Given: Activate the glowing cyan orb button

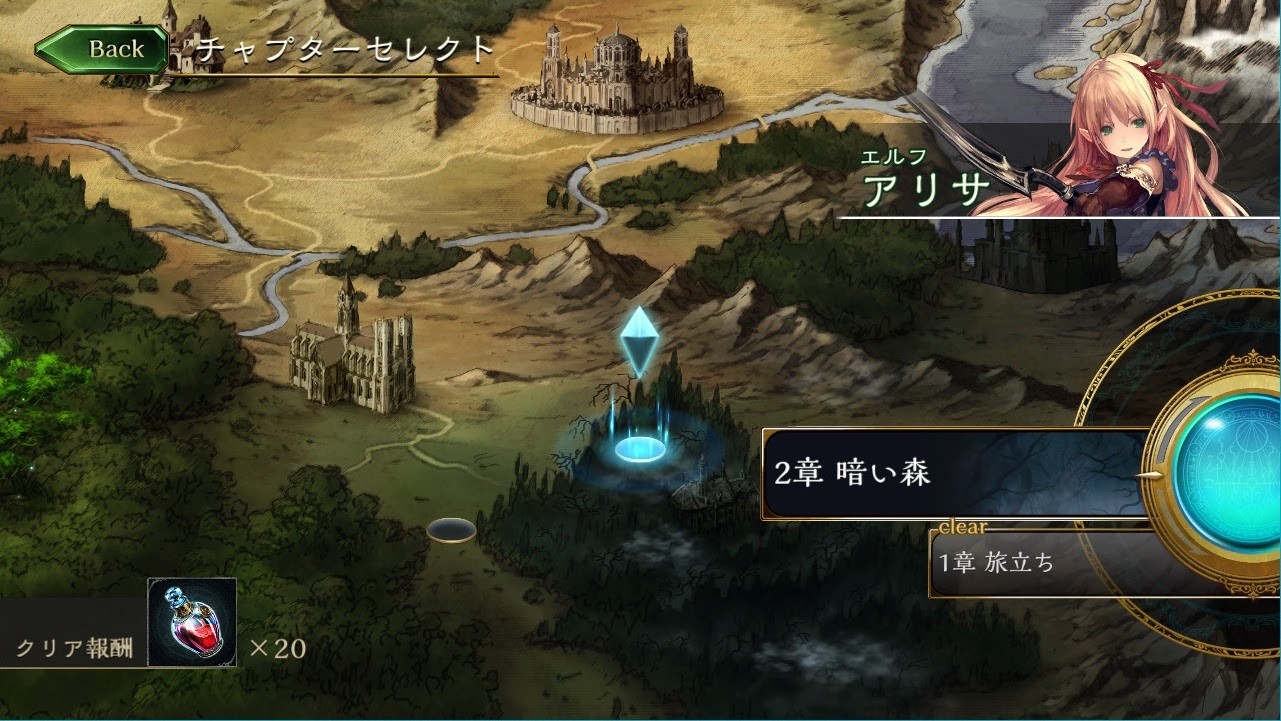Looking at the screenshot, I should coord(1228,473).
